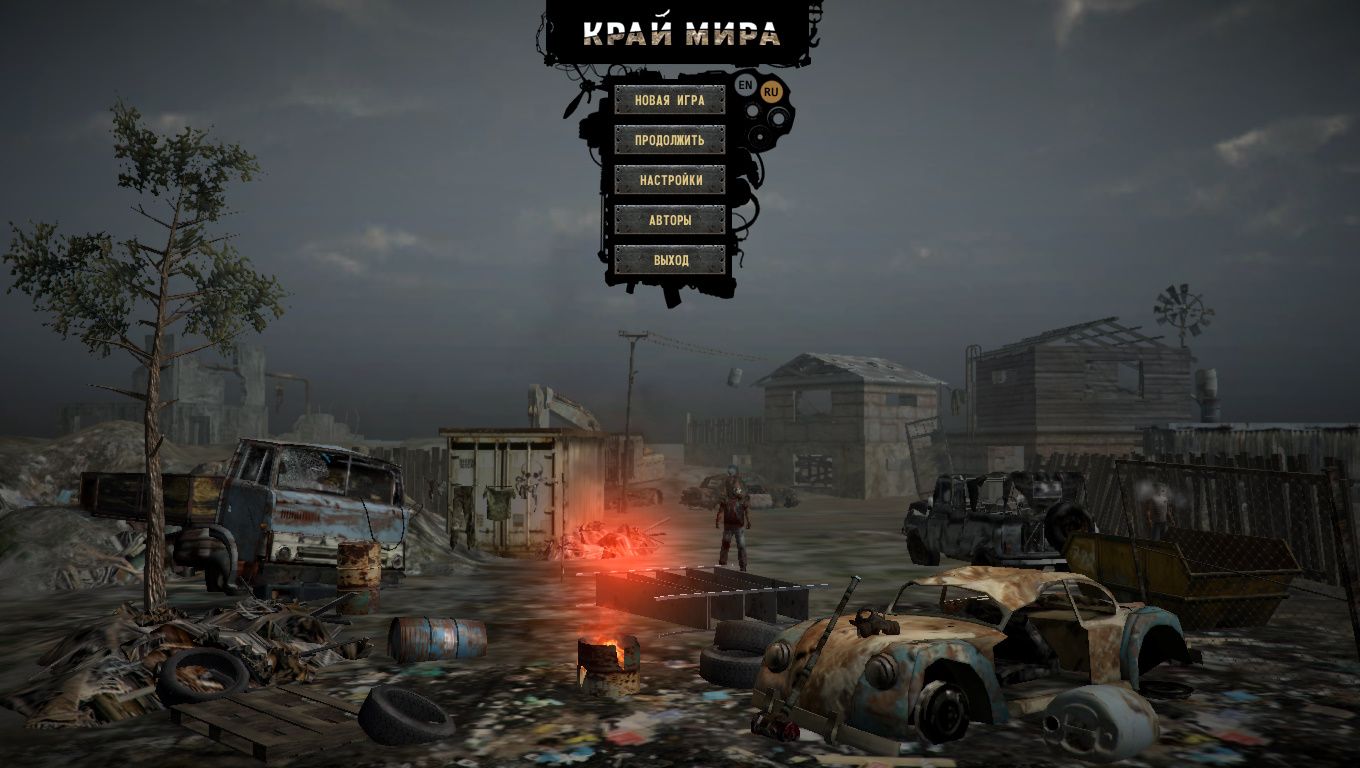Image resolution: width=1360 pixels, height=768 pixels.
Task: Select RU as the game language
Action: tap(771, 90)
